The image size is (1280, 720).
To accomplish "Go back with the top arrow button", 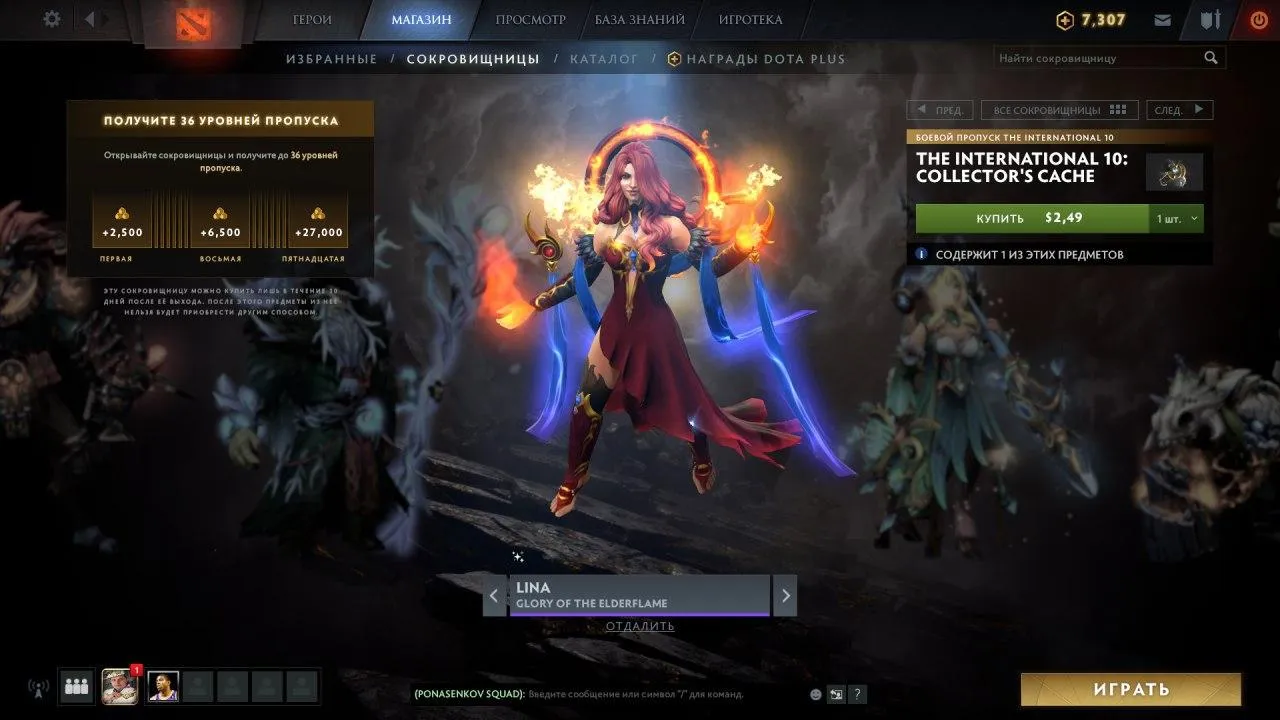I will (x=90, y=19).
